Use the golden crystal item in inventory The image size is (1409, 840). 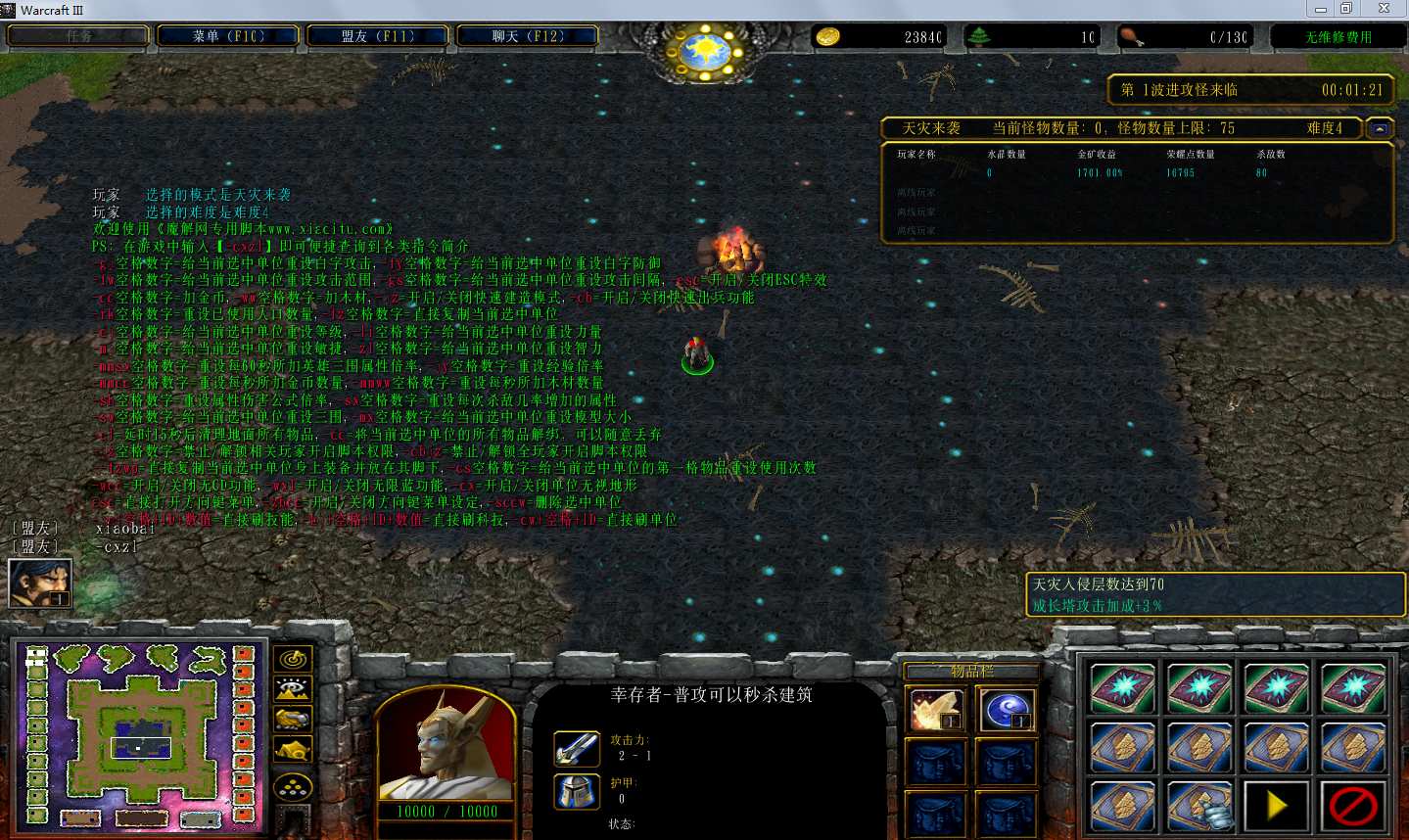click(x=935, y=710)
